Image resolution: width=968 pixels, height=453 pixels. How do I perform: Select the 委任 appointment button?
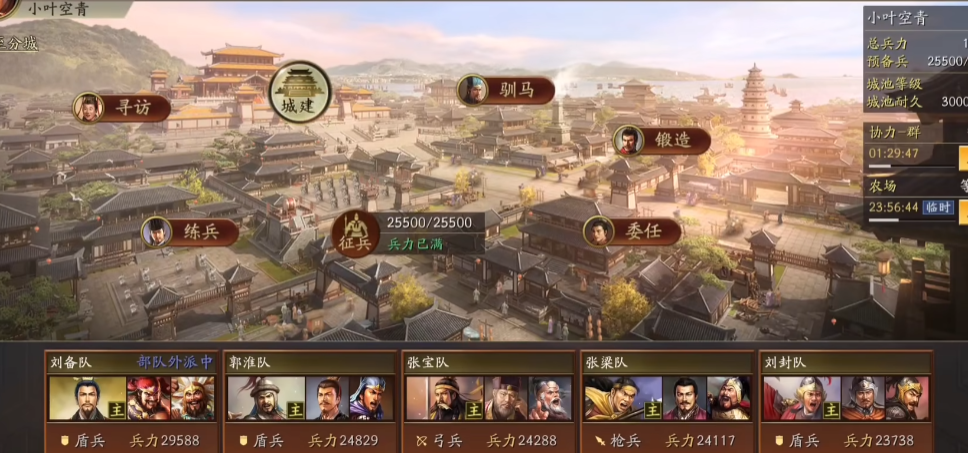618,231
